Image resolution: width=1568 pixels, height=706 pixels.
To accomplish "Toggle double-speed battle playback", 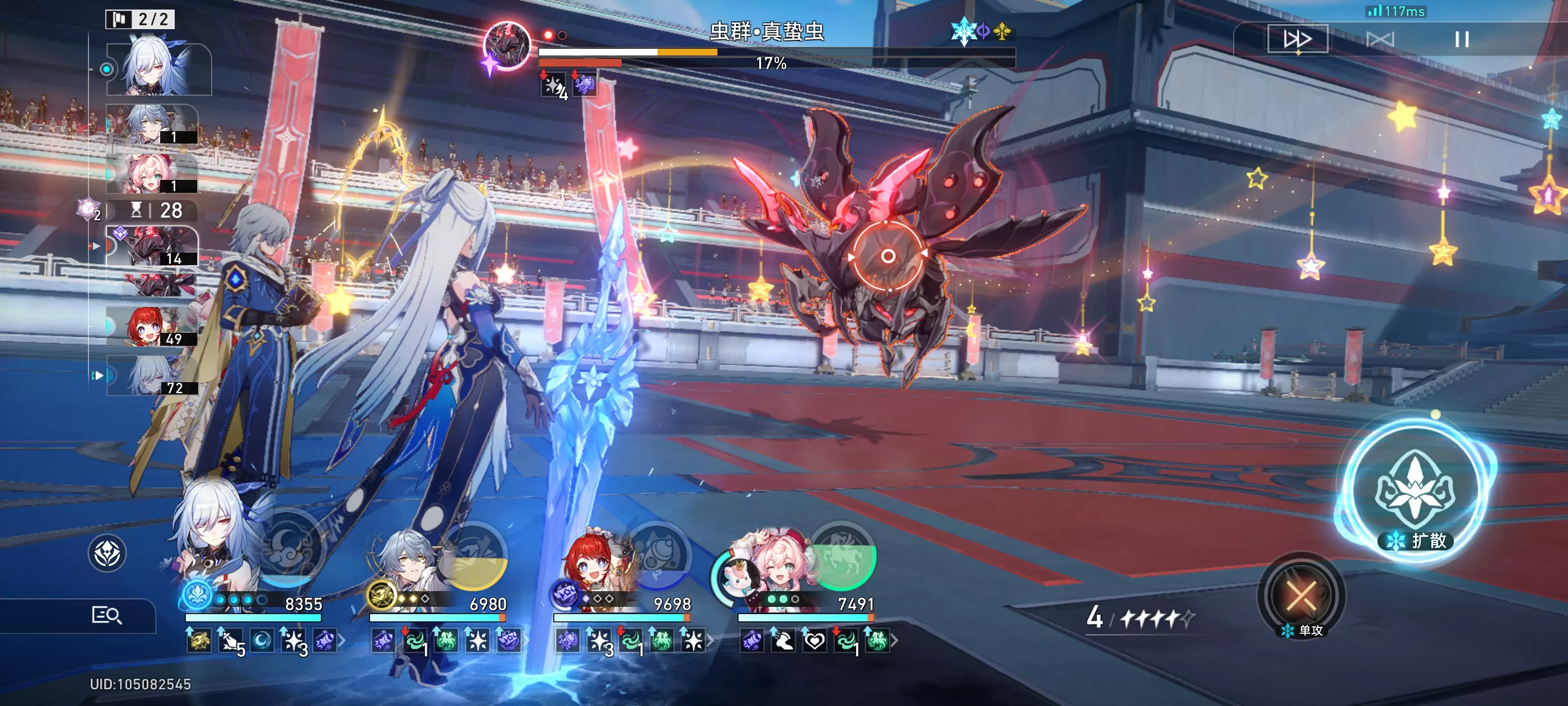I will [1297, 40].
